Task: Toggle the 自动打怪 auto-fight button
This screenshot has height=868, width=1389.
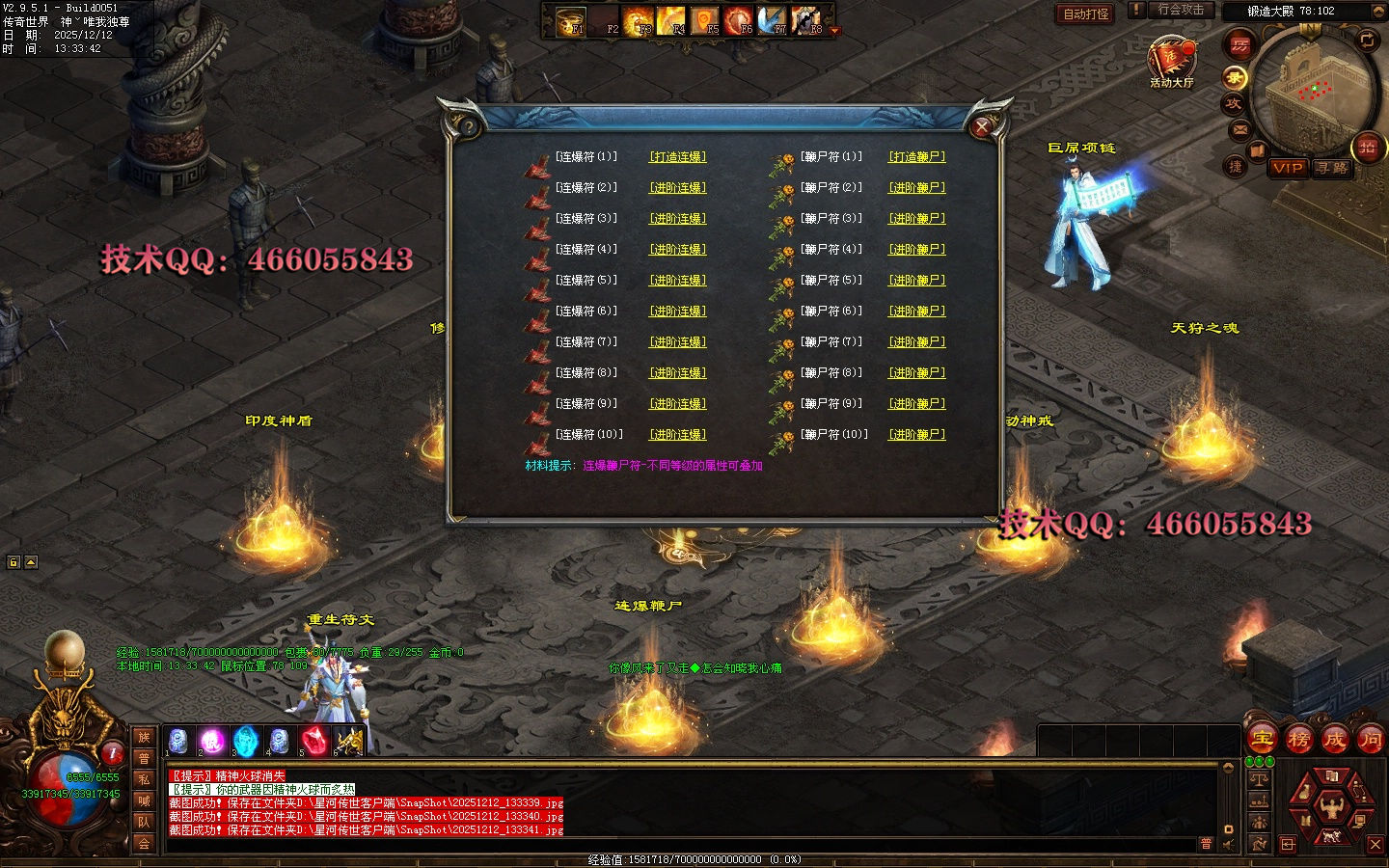Action: (1085, 14)
